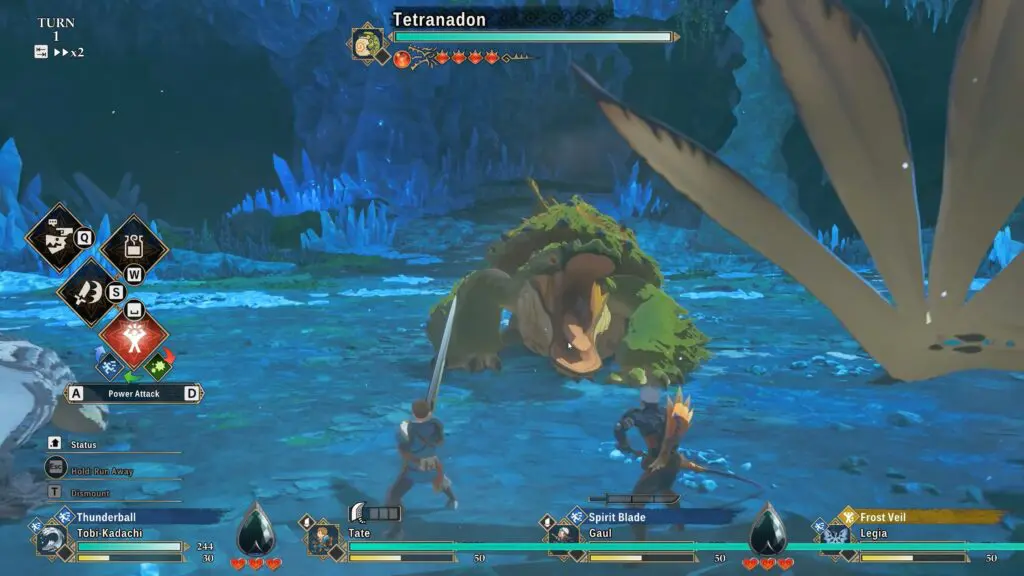The image size is (1024, 576).
Task: Switch to the blue speed attack type
Action: (x=109, y=367)
